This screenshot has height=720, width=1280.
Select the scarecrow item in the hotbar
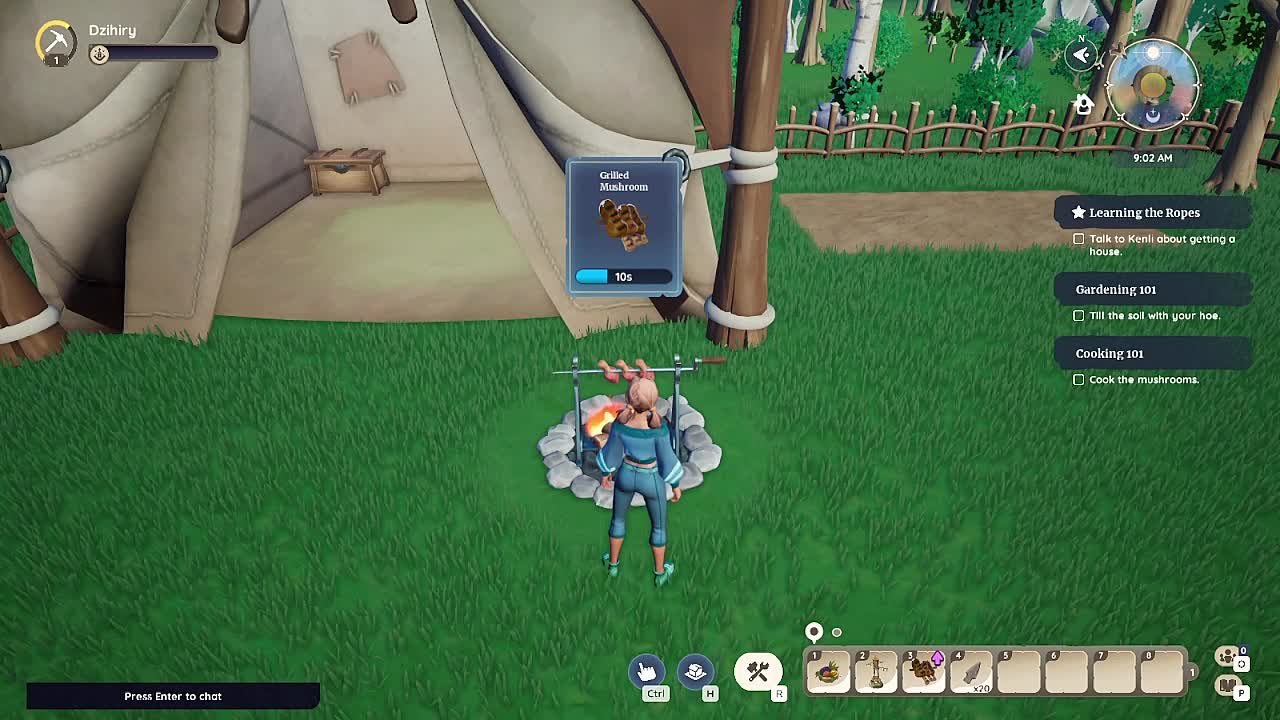point(876,671)
